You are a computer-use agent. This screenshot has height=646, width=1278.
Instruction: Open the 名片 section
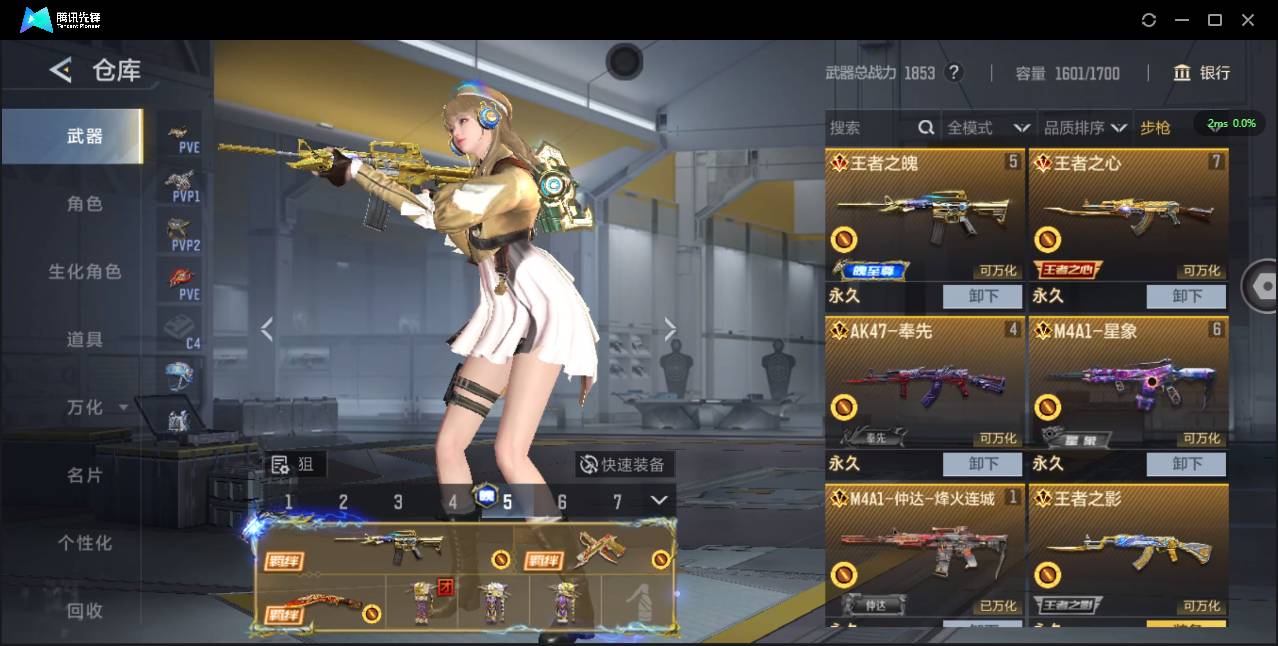coord(84,475)
